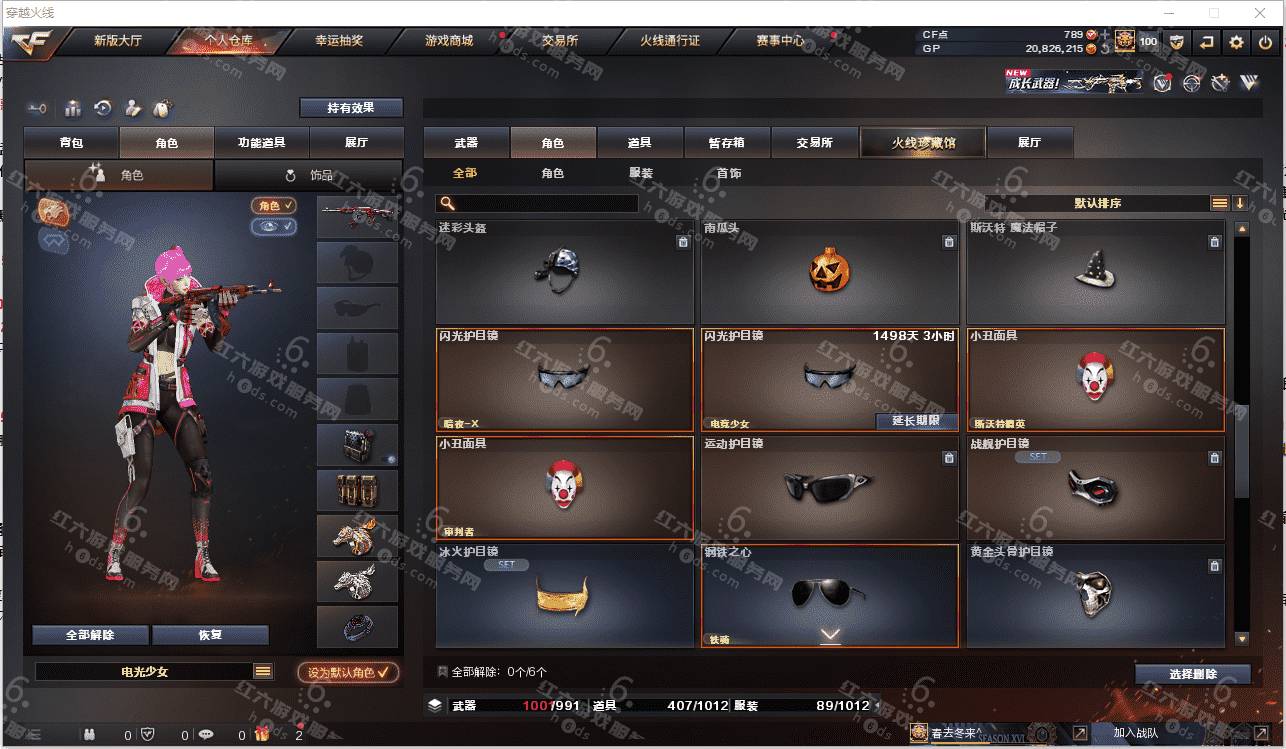Extend duration with 延长期限
This screenshot has width=1286, height=749.
click(917, 421)
